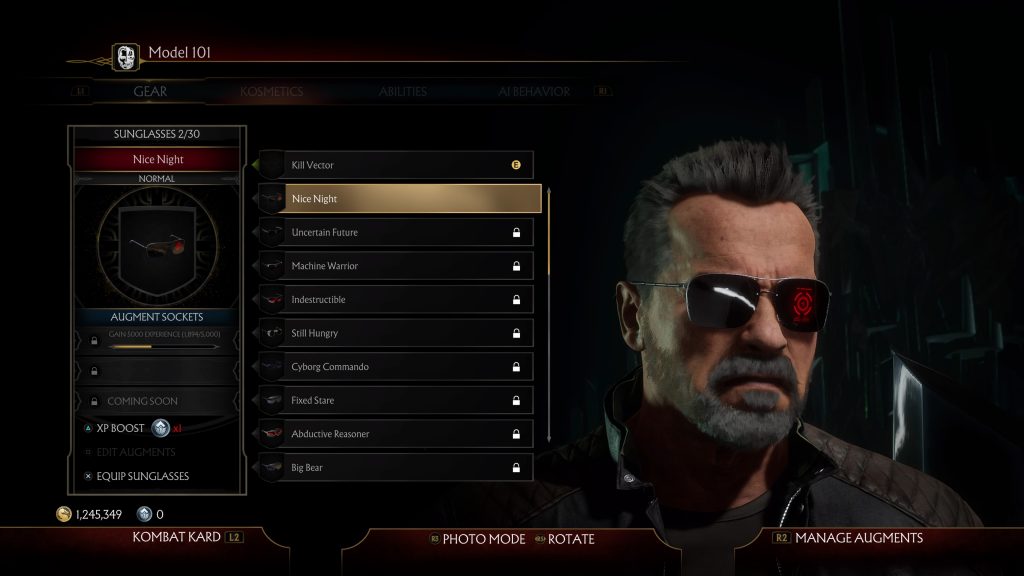The height and width of the screenshot is (576, 1024).
Task: Enter Photo Mode
Action: click(483, 539)
